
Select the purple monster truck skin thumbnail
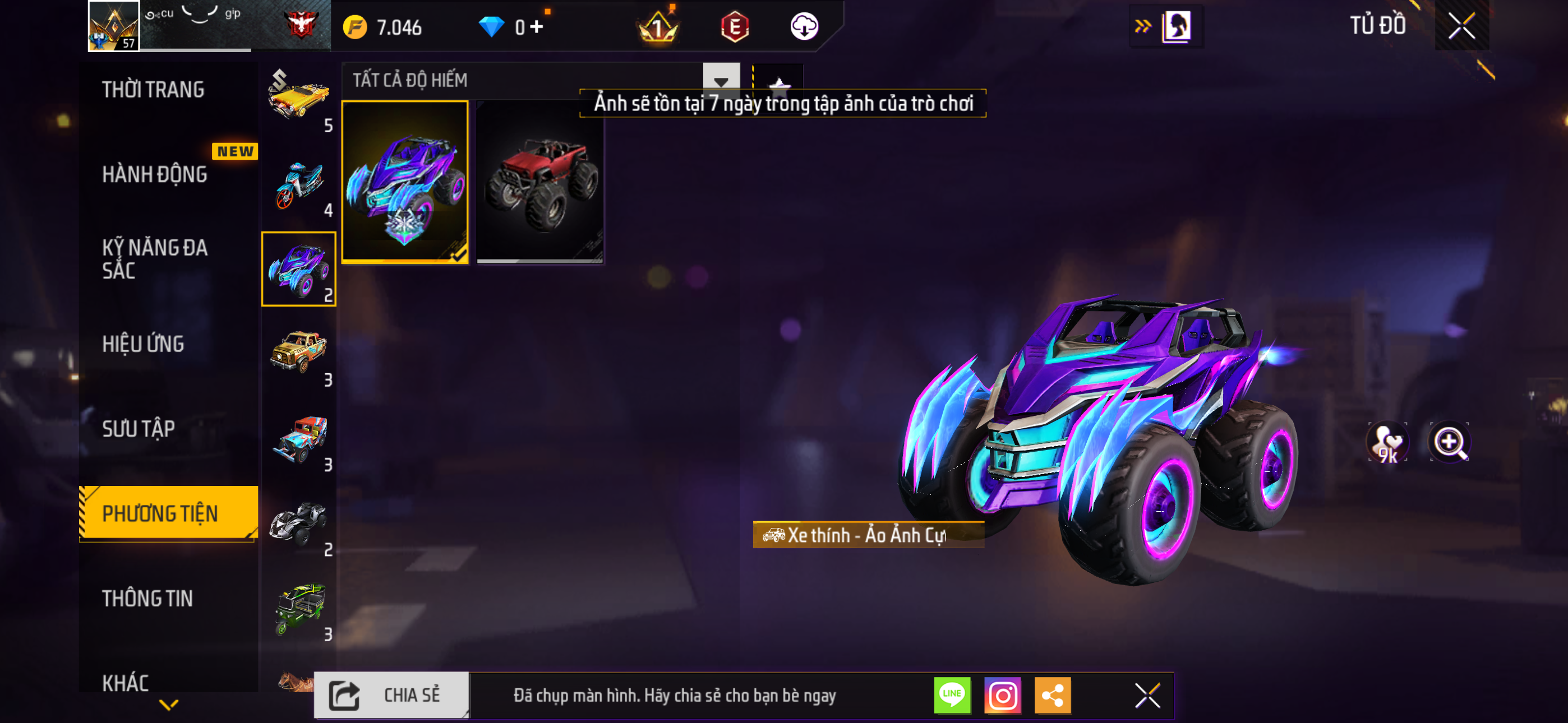405,182
